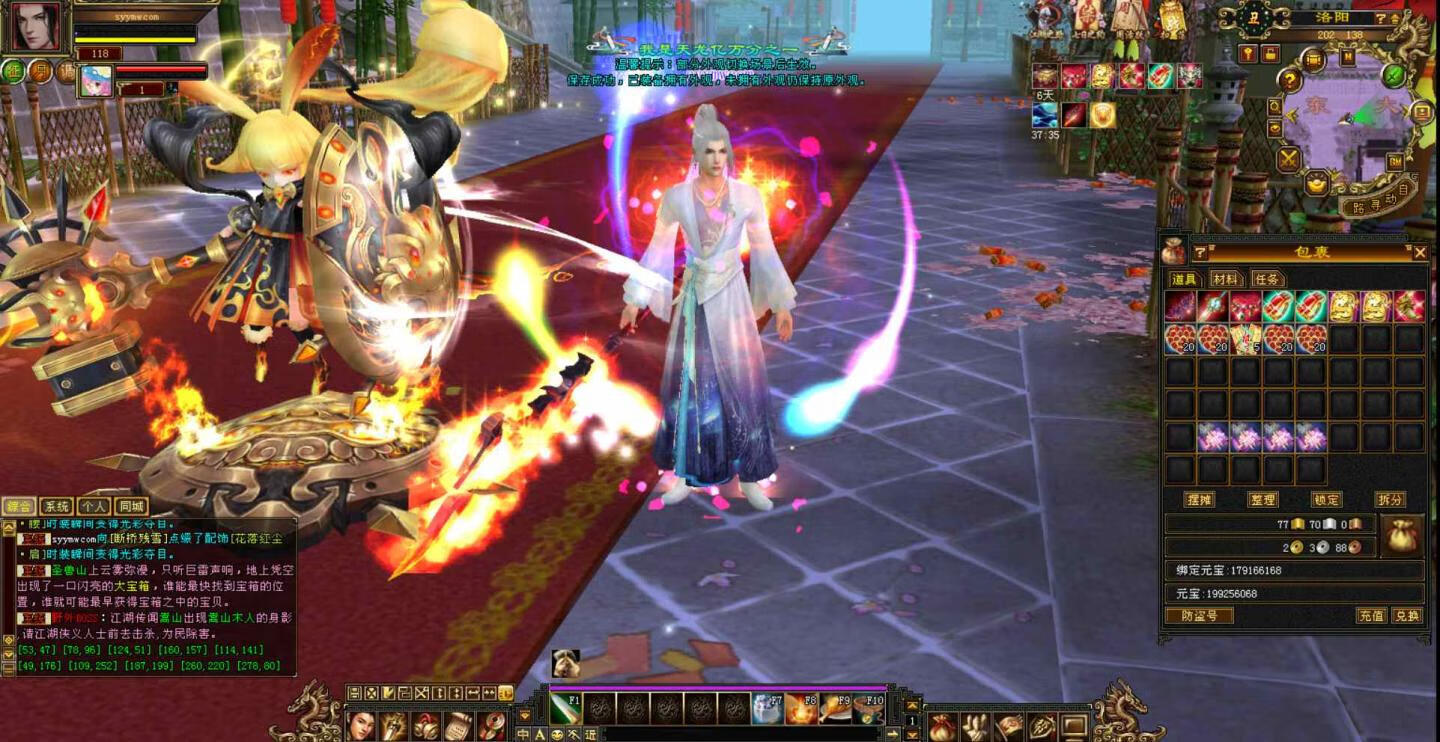Click the 锁定 lock button
Viewport: 1440px width, 742px height.
coord(1326,499)
